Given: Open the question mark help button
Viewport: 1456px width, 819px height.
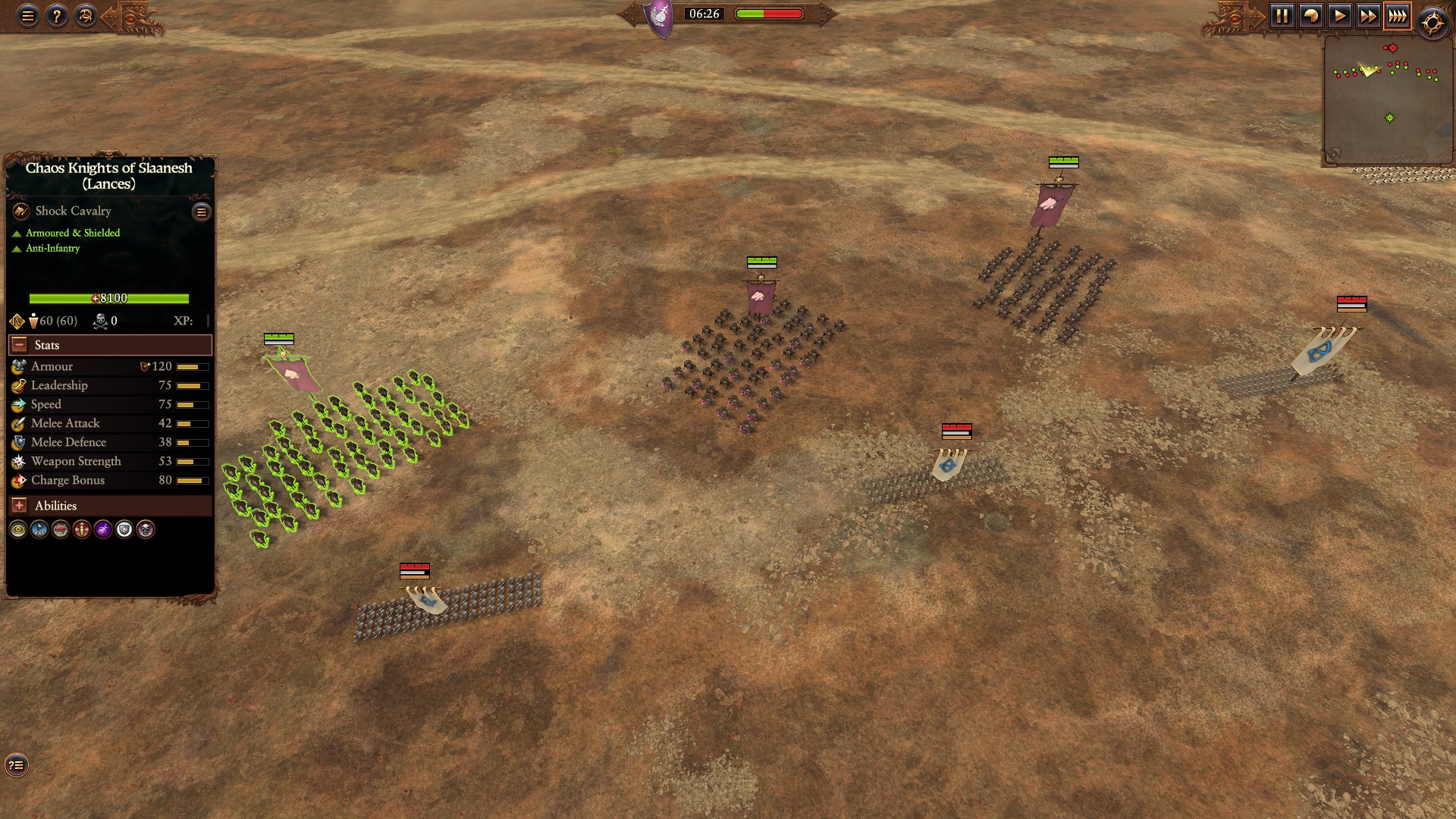Looking at the screenshot, I should [x=57, y=16].
